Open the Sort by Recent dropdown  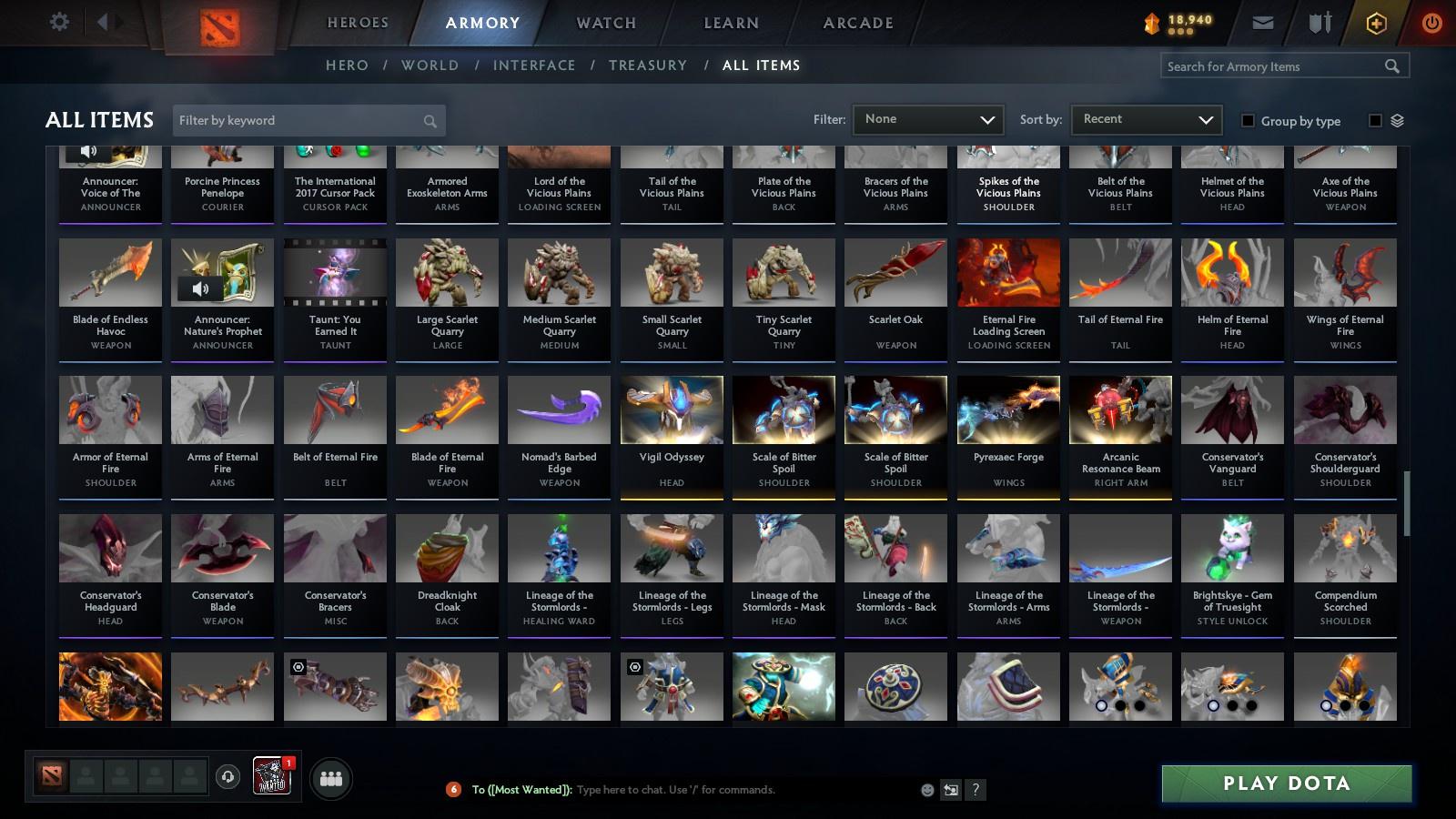tap(1145, 119)
